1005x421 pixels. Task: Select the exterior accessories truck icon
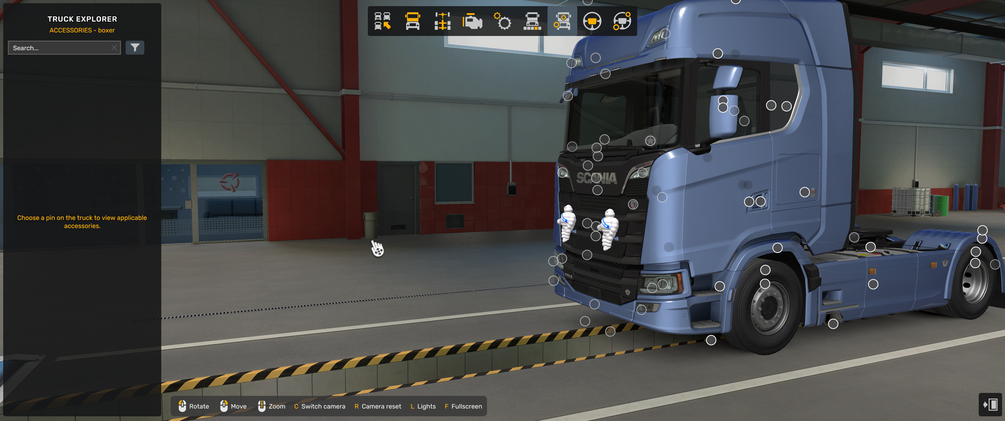pyautogui.click(x=562, y=21)
